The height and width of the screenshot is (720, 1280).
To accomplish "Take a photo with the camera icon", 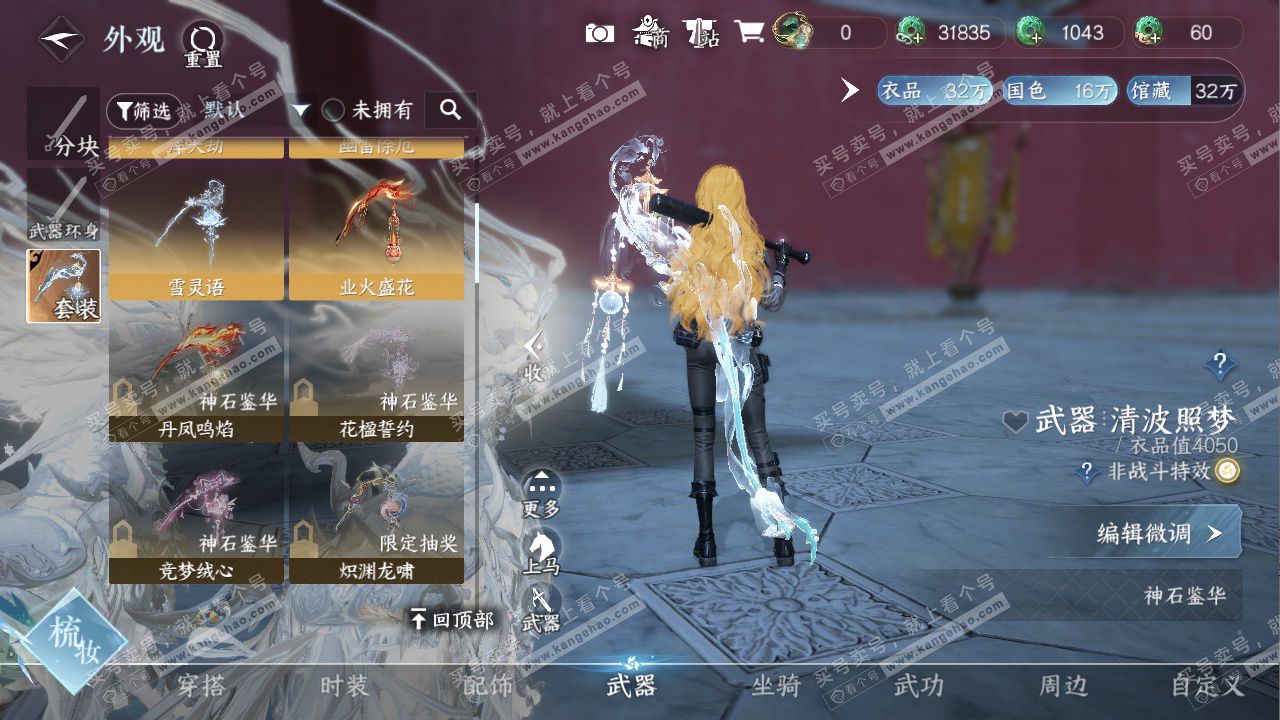I will 599,33.
